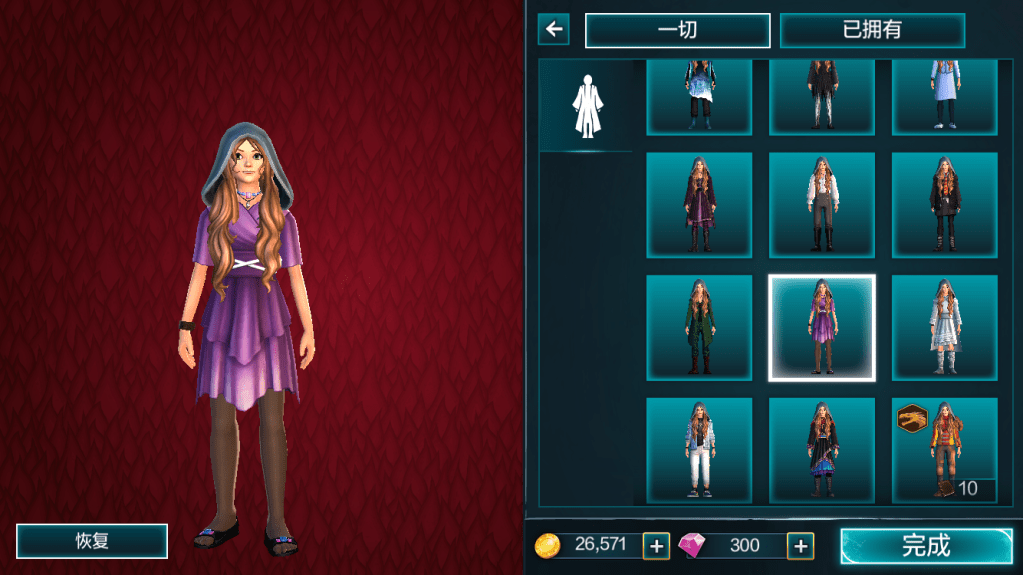Screen dimensions: 1023x575
Task: Pick the pale white-blue dress outfit
Action: (944, 328)
